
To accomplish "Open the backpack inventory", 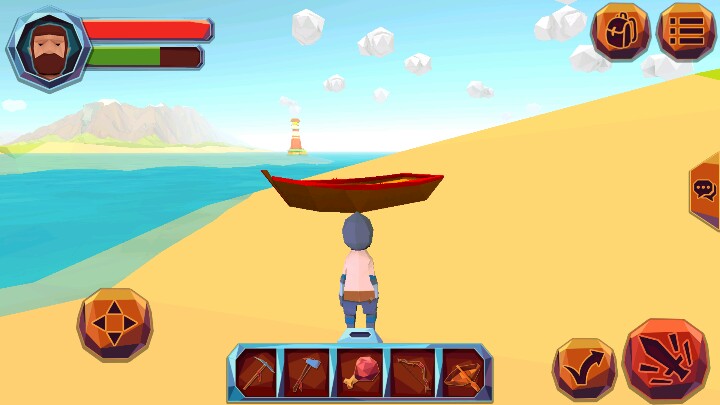I will click(x=620, y=31).
